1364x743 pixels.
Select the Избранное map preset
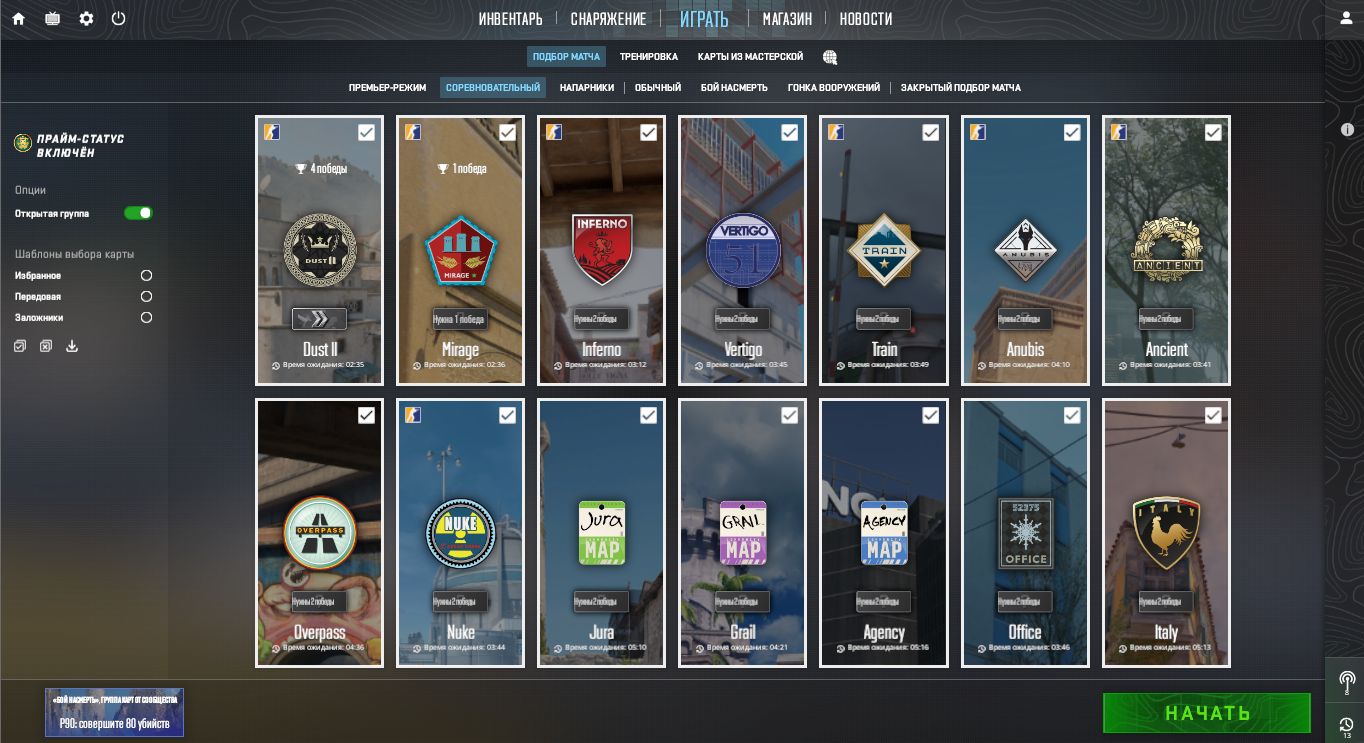[x=146, y=275]
